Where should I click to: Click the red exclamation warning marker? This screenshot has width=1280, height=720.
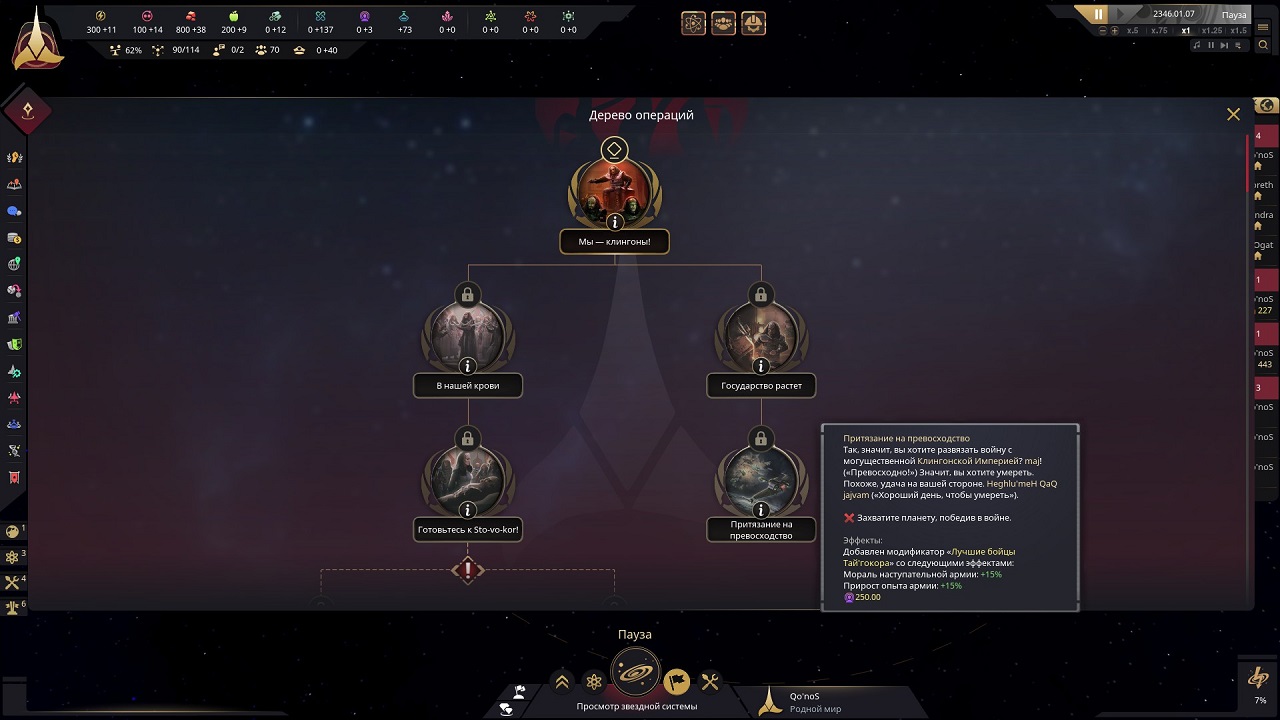tap(467, 570)
